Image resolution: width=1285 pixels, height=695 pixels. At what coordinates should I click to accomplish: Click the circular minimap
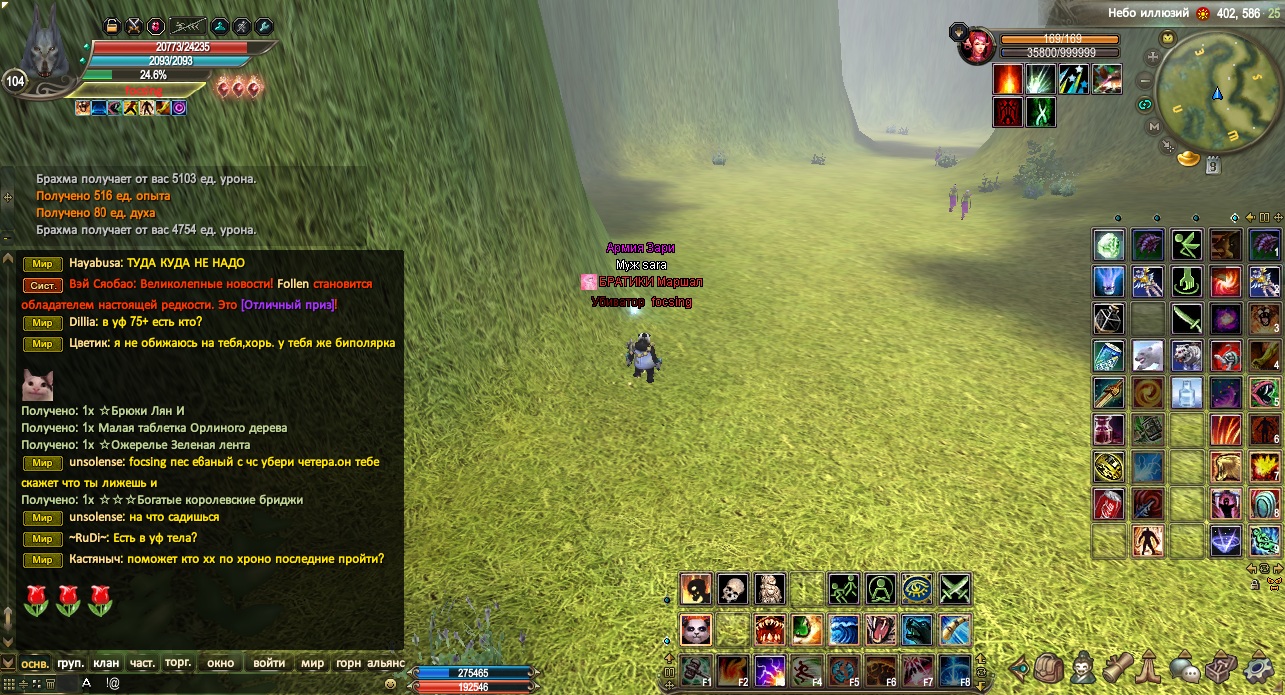pos(1217,92)
